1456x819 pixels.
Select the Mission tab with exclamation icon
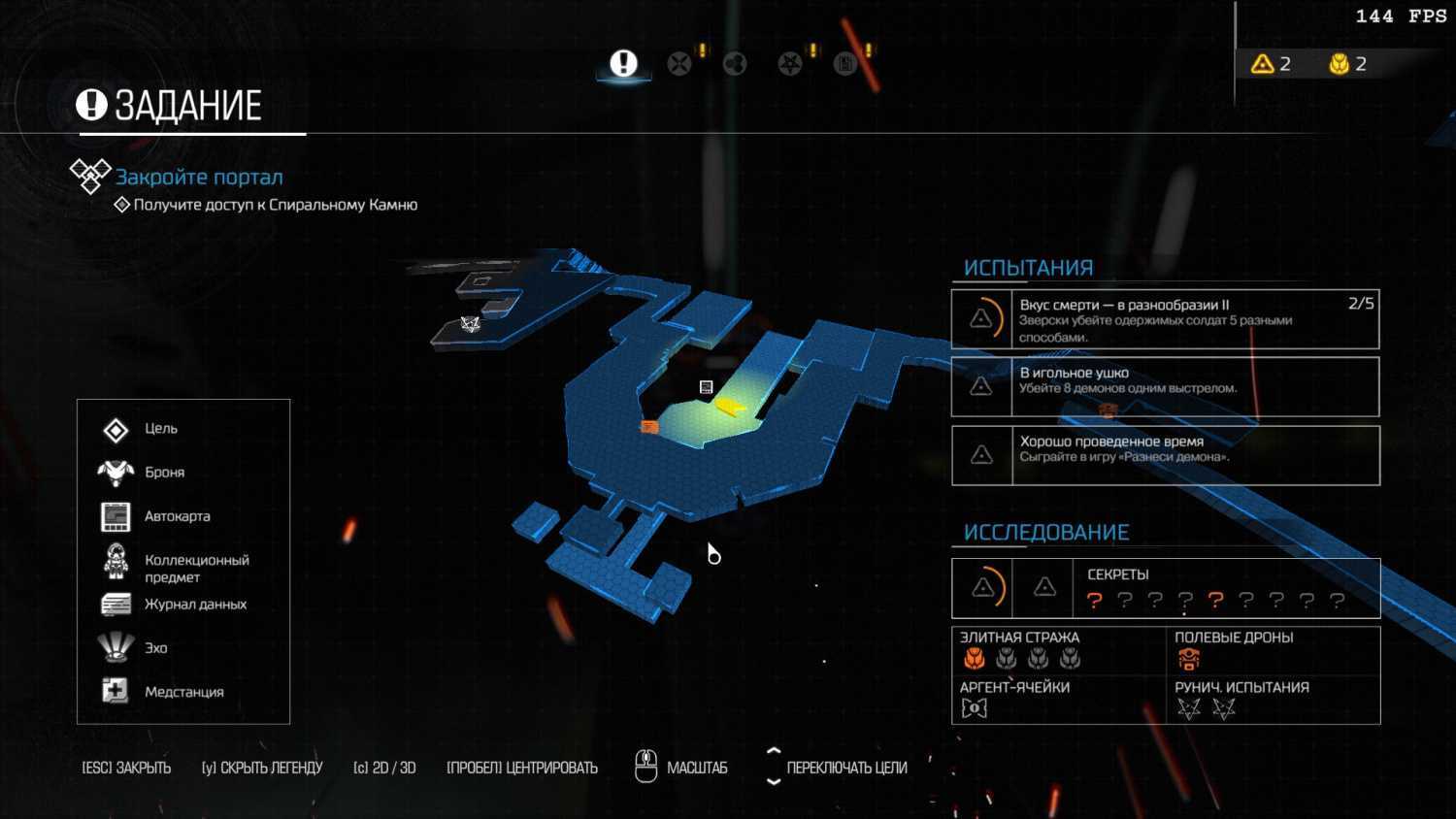pyautogui.click(x=623, y=64)
